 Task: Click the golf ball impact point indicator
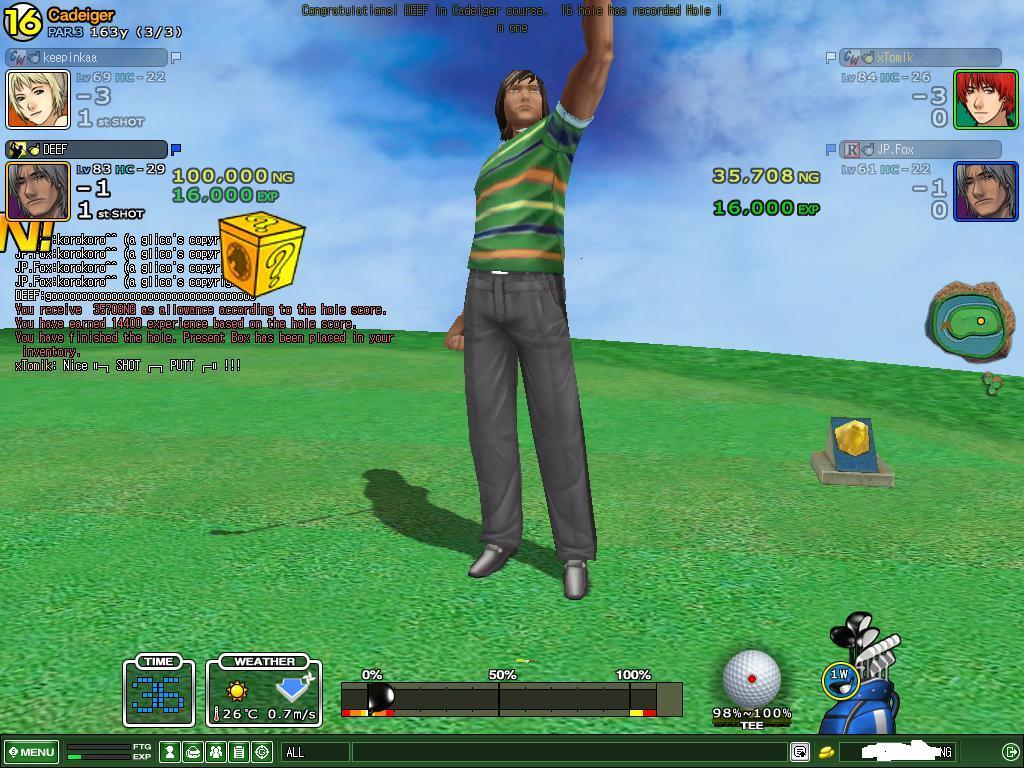pos(752,679)
